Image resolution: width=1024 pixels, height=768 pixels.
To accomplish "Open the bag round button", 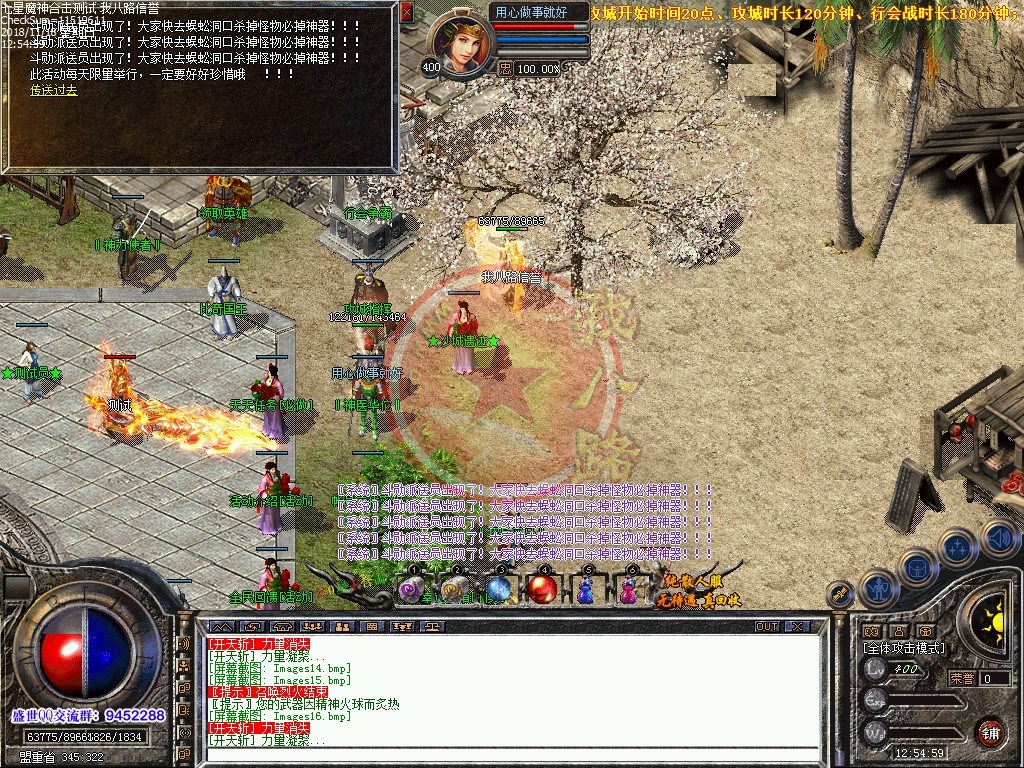I will 917,567.
